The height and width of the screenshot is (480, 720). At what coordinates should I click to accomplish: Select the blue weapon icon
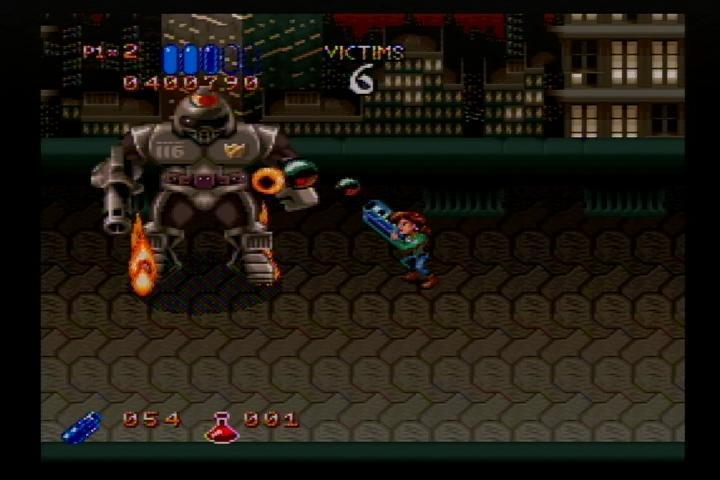81,426
